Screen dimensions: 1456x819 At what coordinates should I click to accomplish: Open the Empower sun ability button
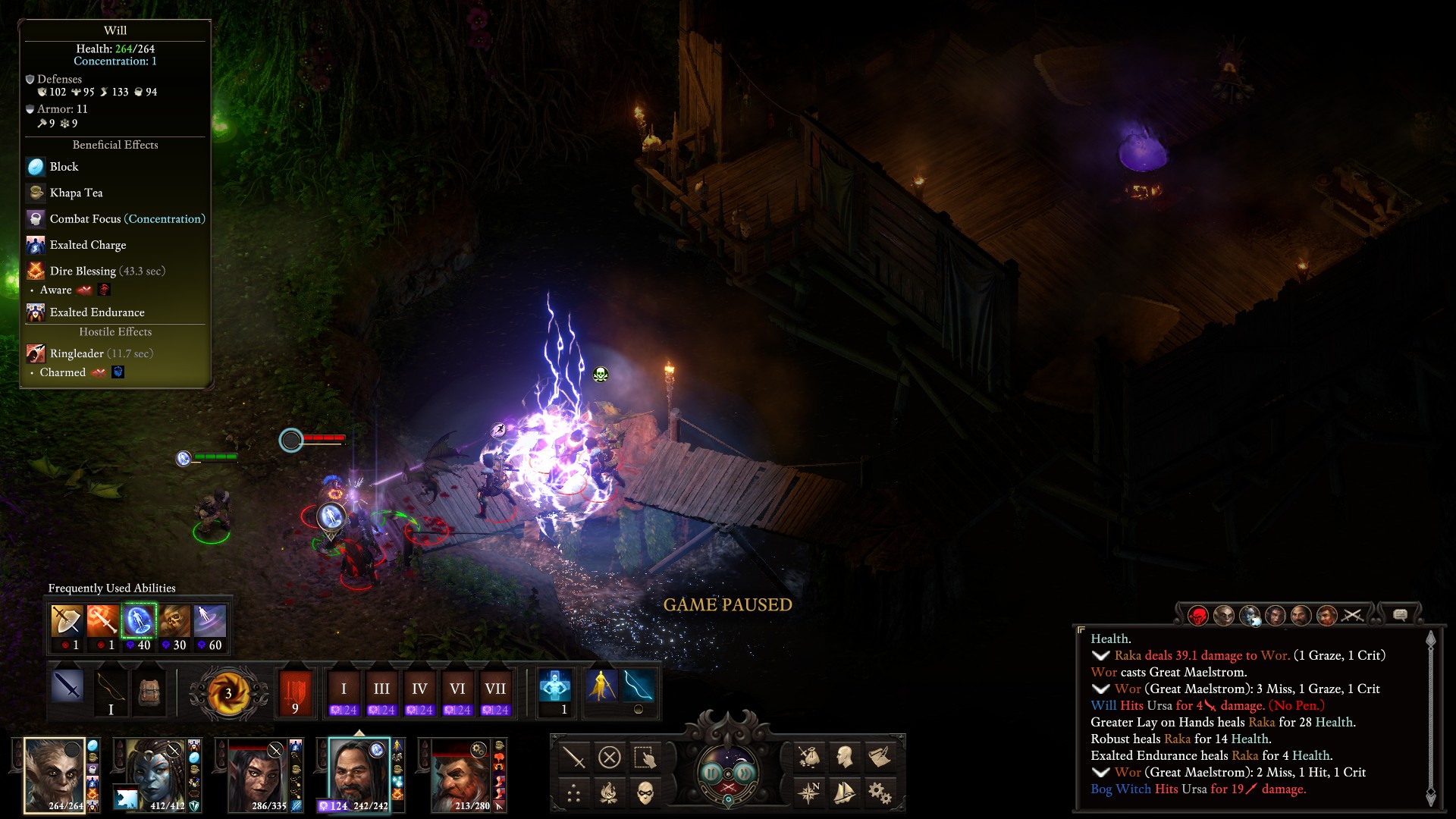click(x=228, y=693)
